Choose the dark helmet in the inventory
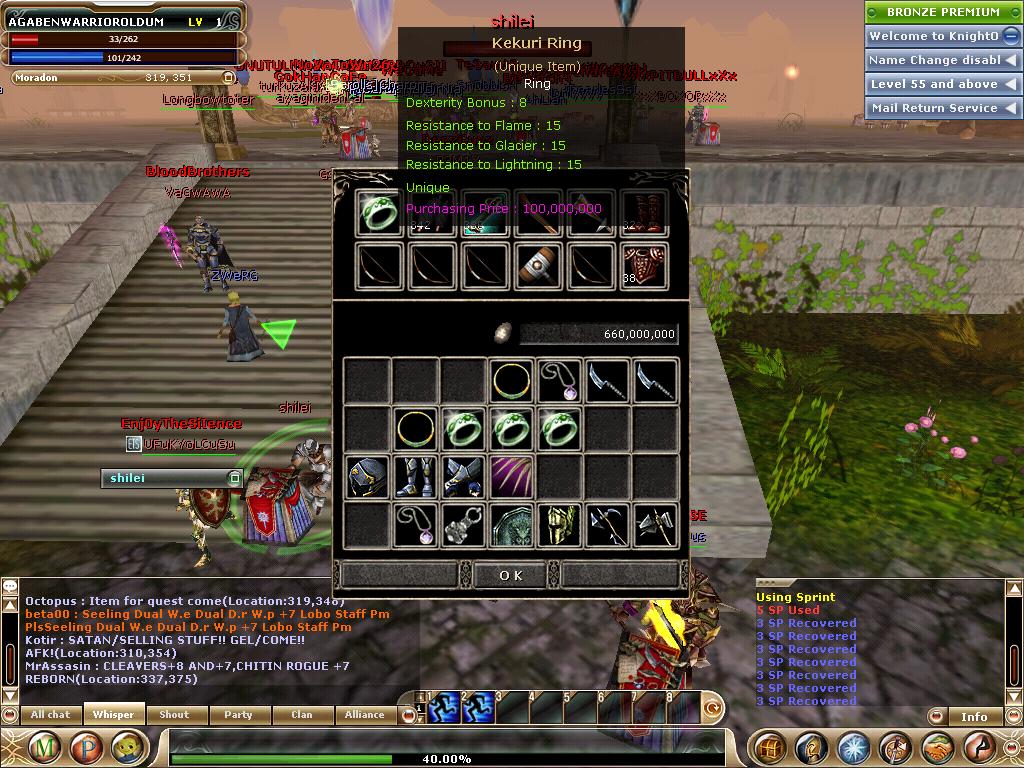 coord(368,478)
